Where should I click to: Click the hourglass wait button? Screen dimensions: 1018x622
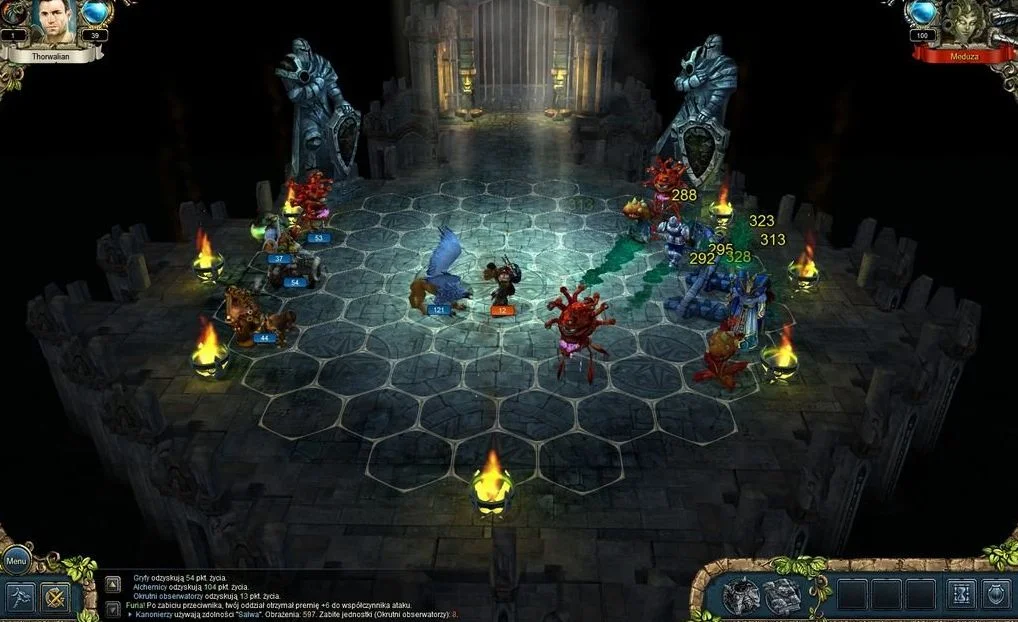coord(961,594)
